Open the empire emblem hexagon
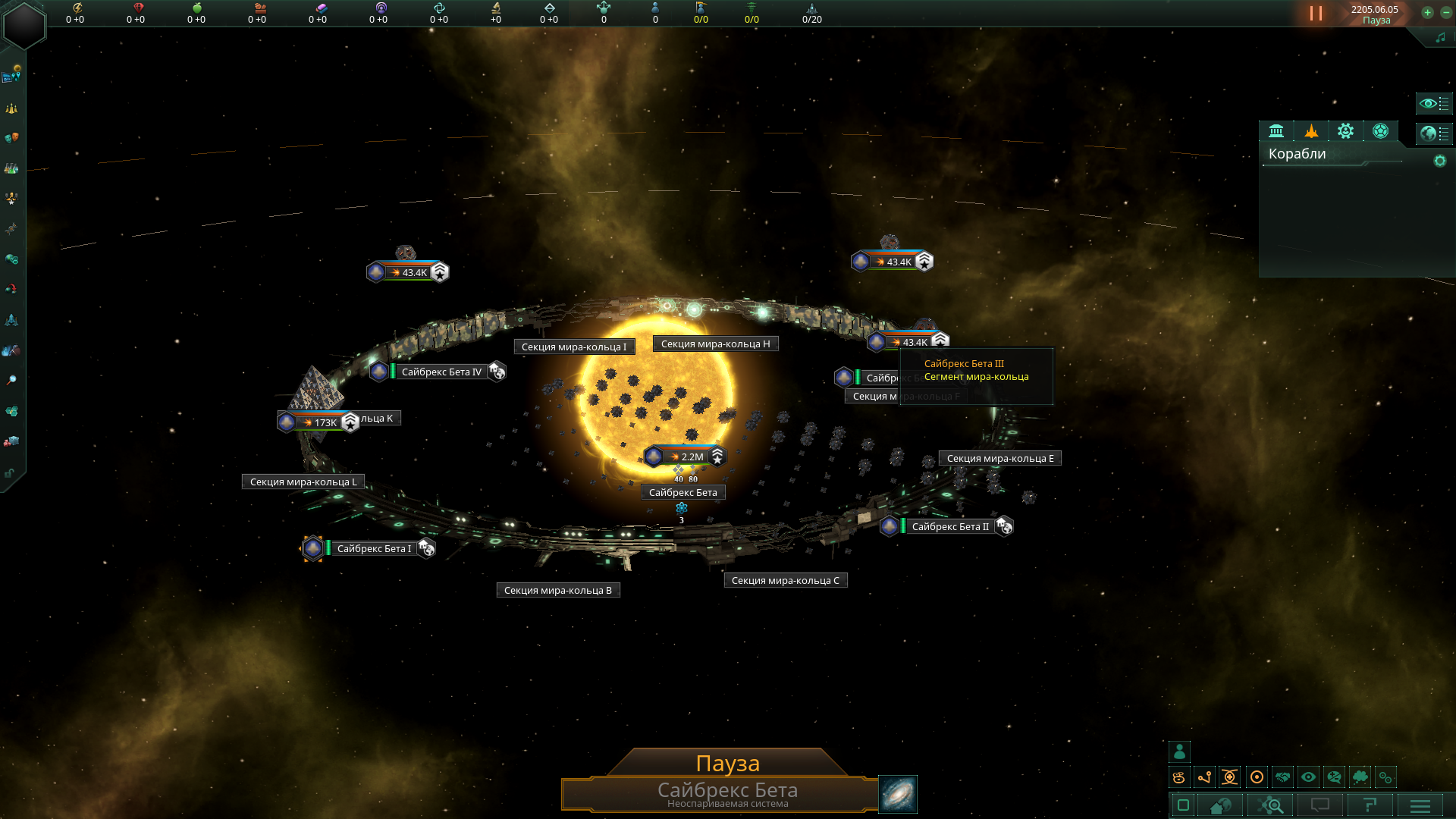 [x=24, y=25]
